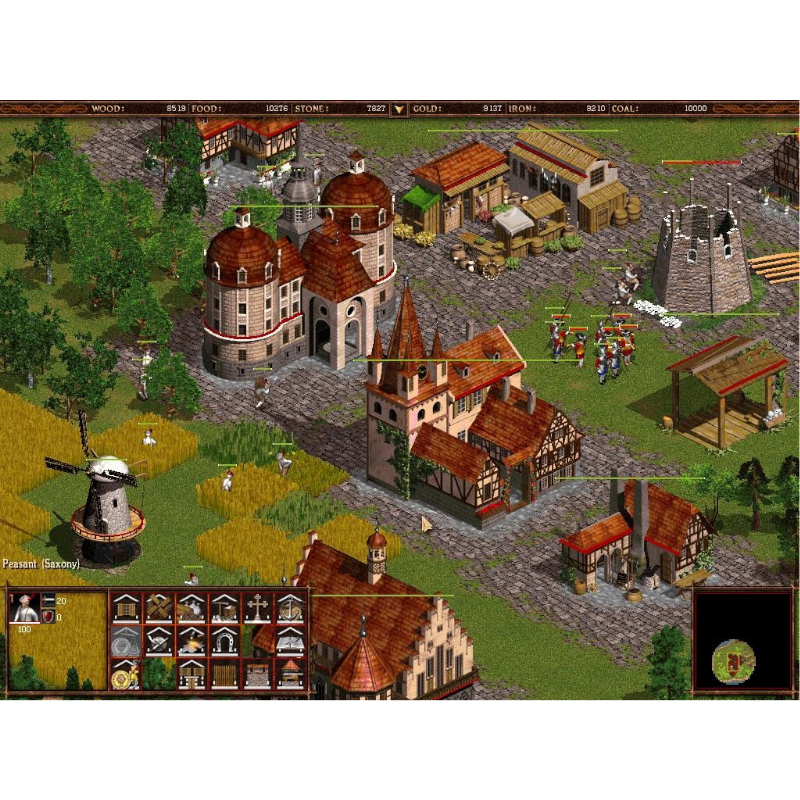Choose the wooden palisade wall icon
800x800 pixels.
(x=224, y=673)
